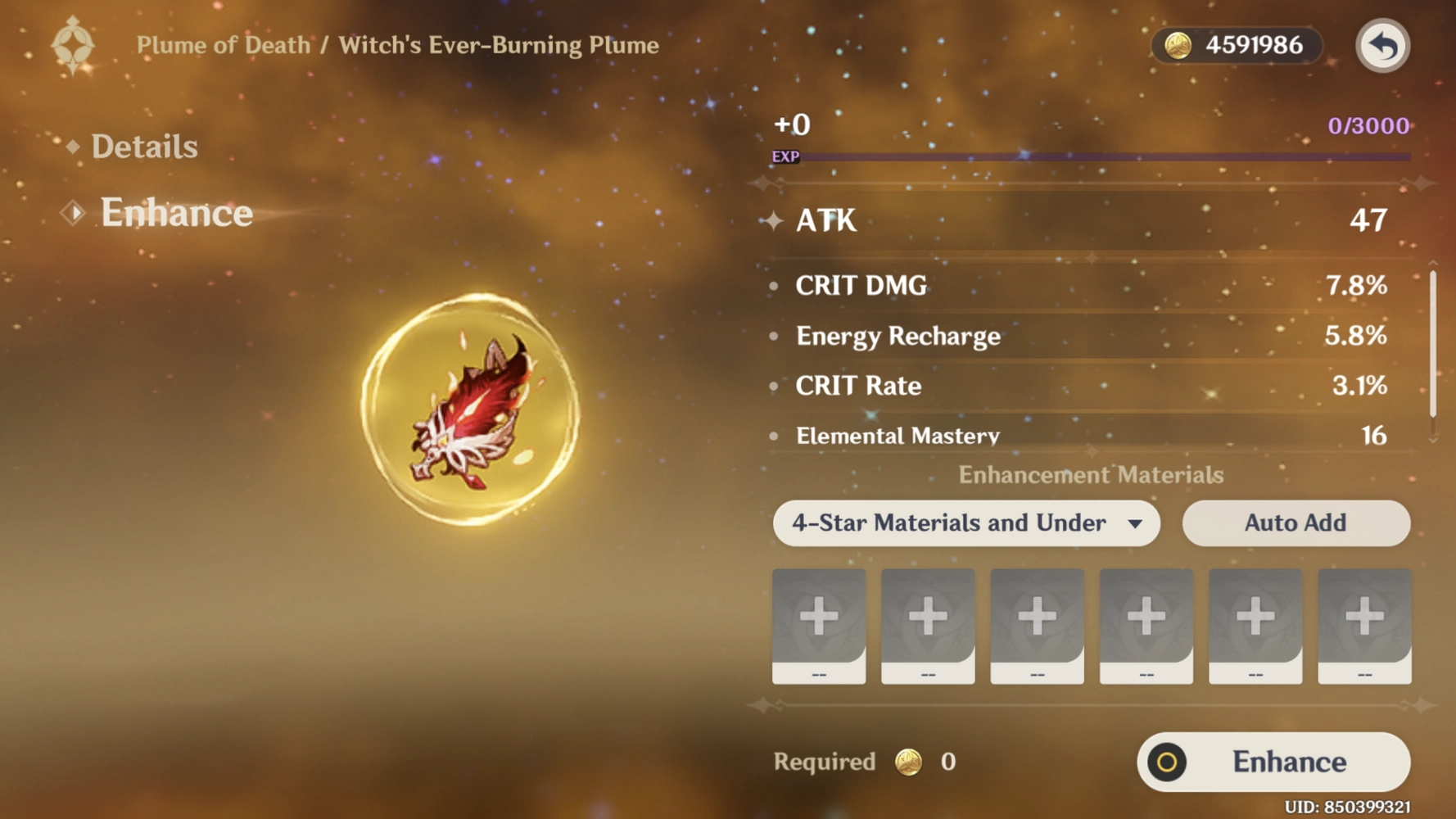Click the artifact emblem icon beside title
Screen dimensions: 1456x819
tap(73, 45)
